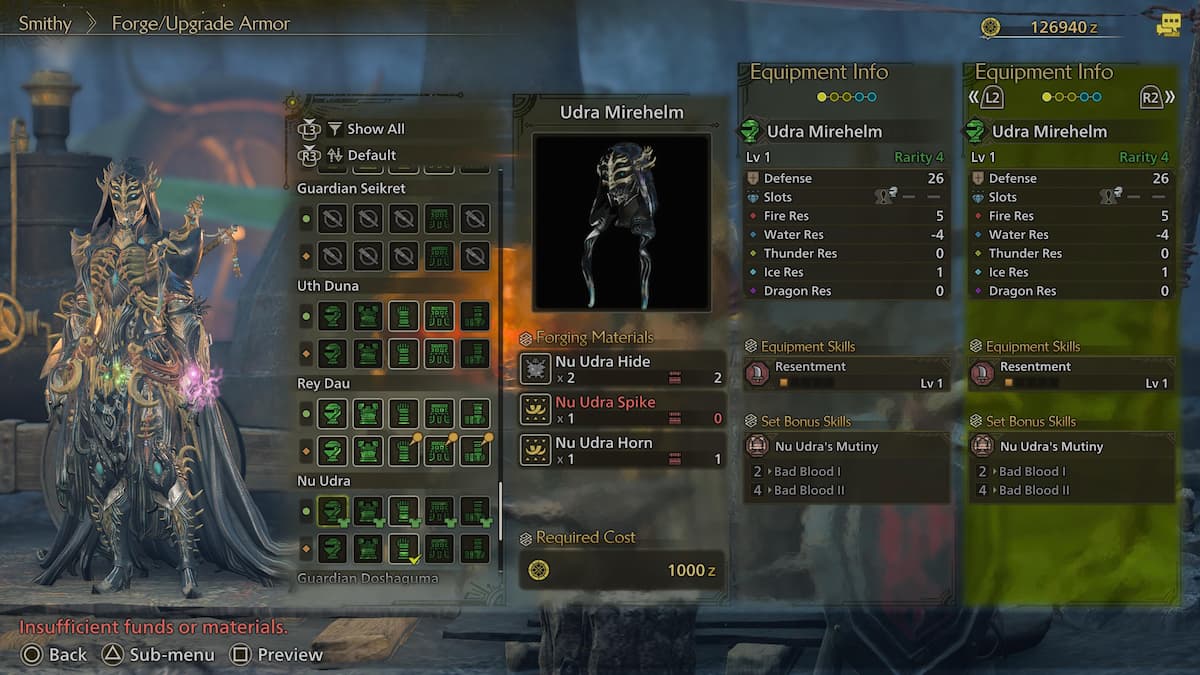Go back to the Smithy breadcrumb

click(45, 23)
